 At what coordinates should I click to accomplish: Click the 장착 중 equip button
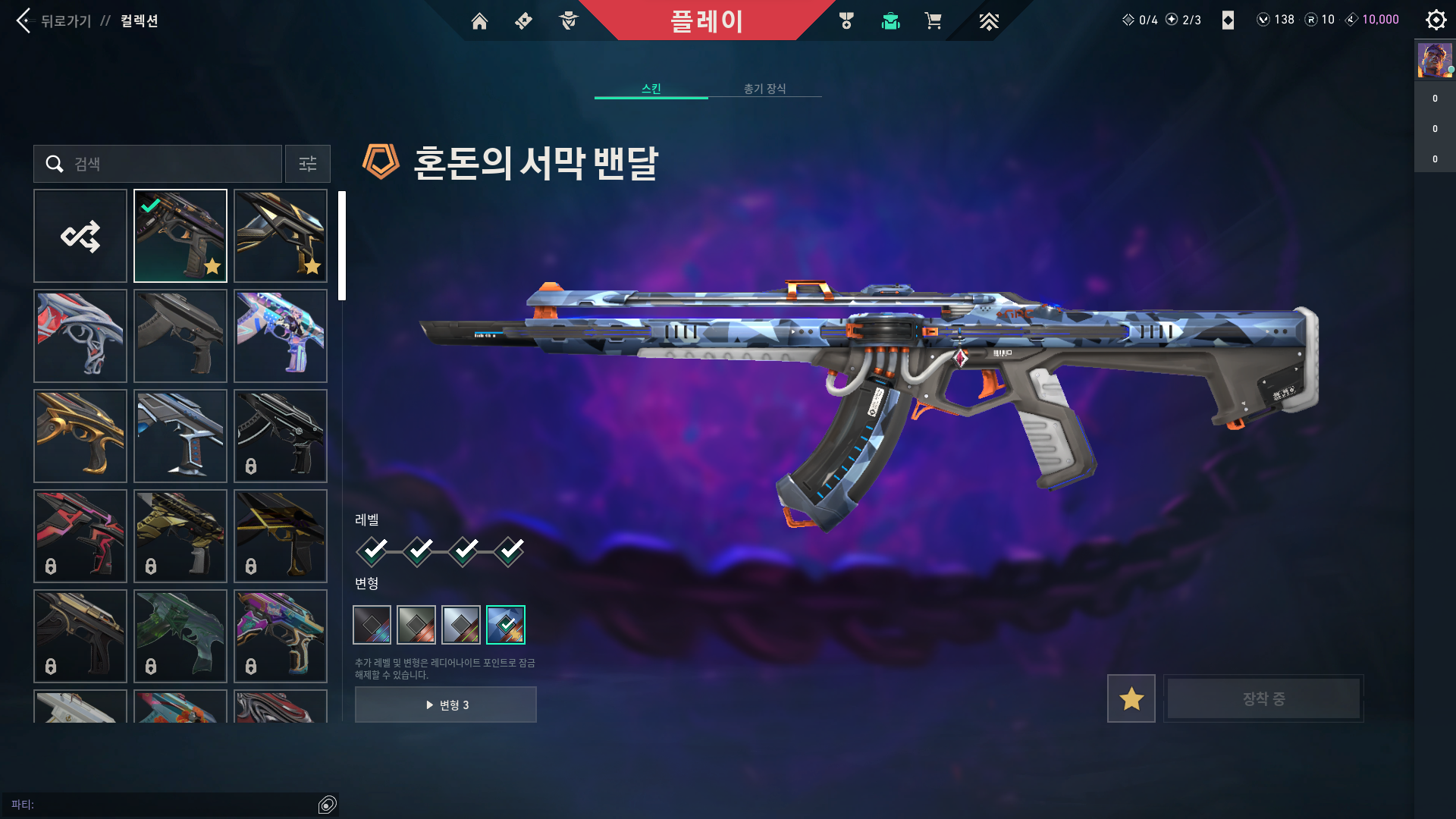click(1263, 698)
